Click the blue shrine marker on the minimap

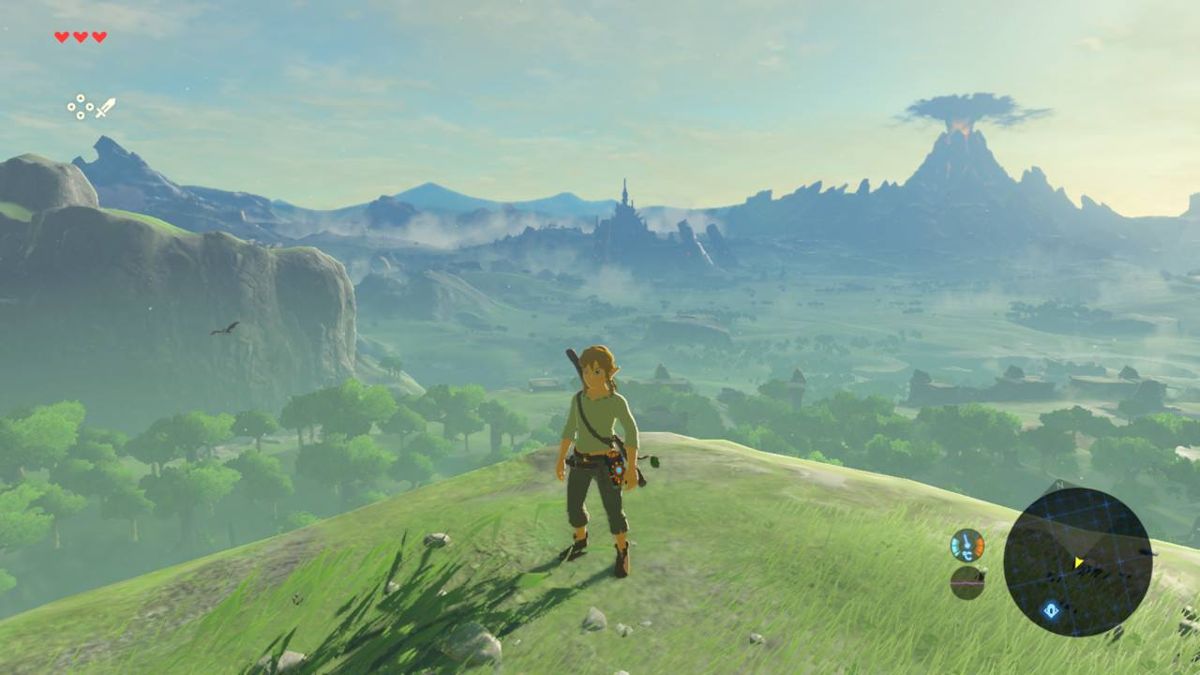[x=1051, y=610]
